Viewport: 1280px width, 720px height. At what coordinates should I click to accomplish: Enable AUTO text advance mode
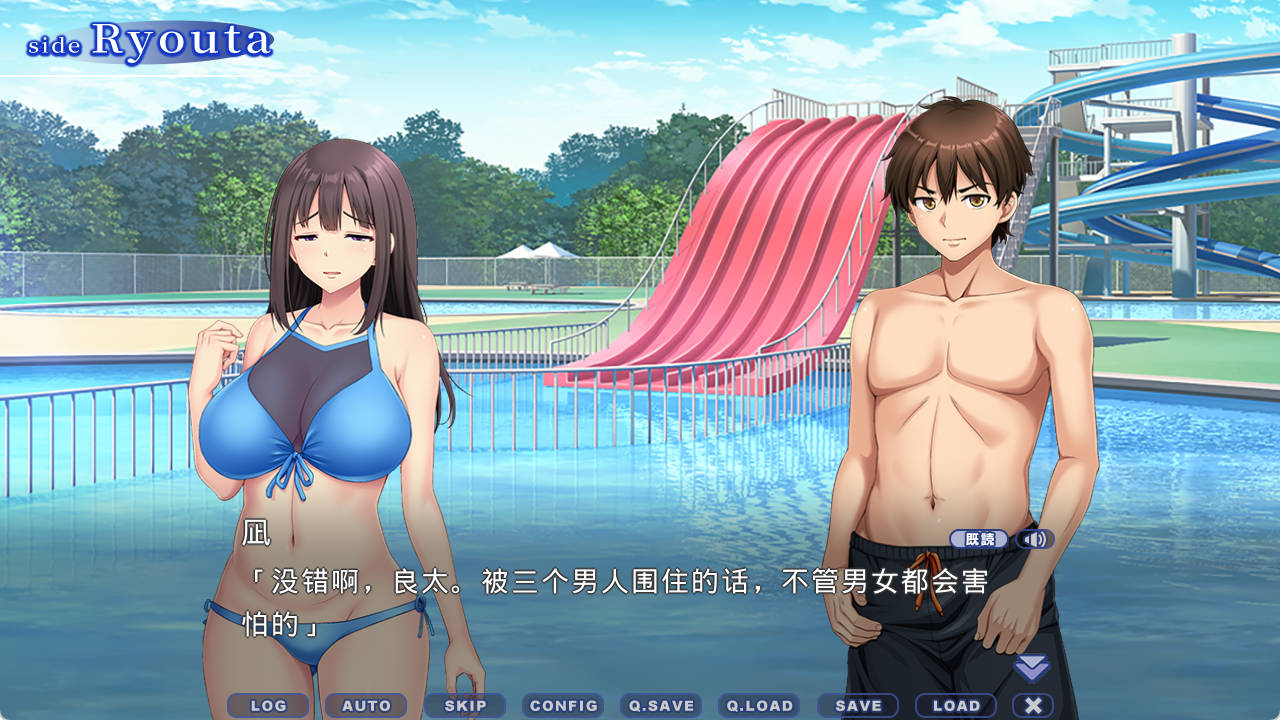(366, 705)
